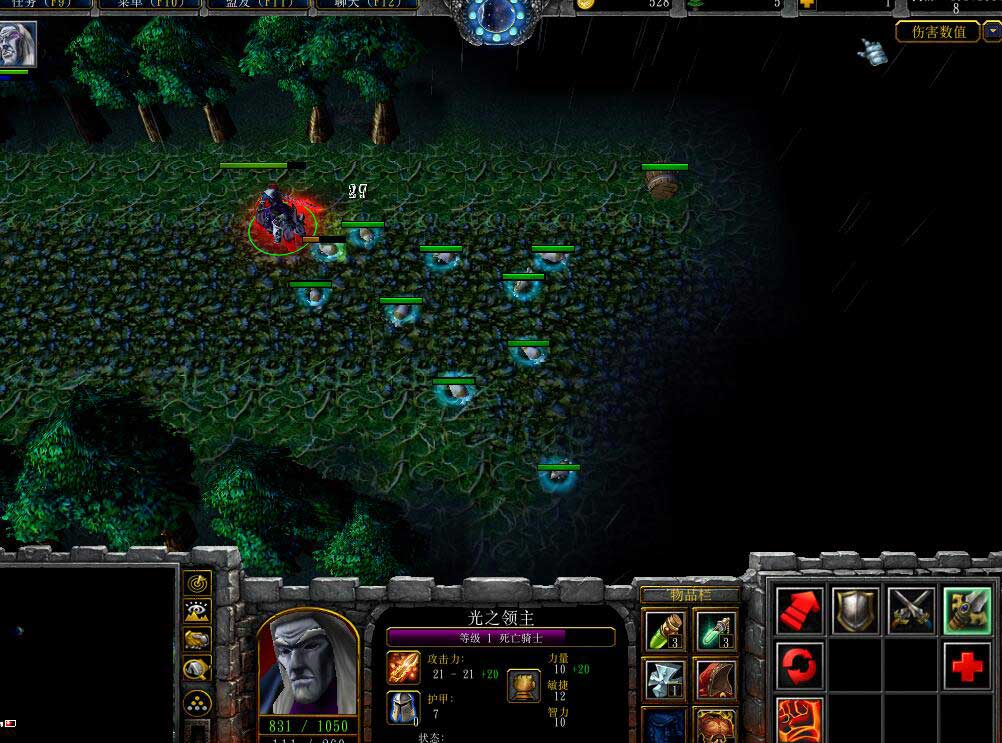This screenshot has height=743, width=1002.
Task: Open the 盟友 (F11) allies menu
Action: [x=256, y=5]
